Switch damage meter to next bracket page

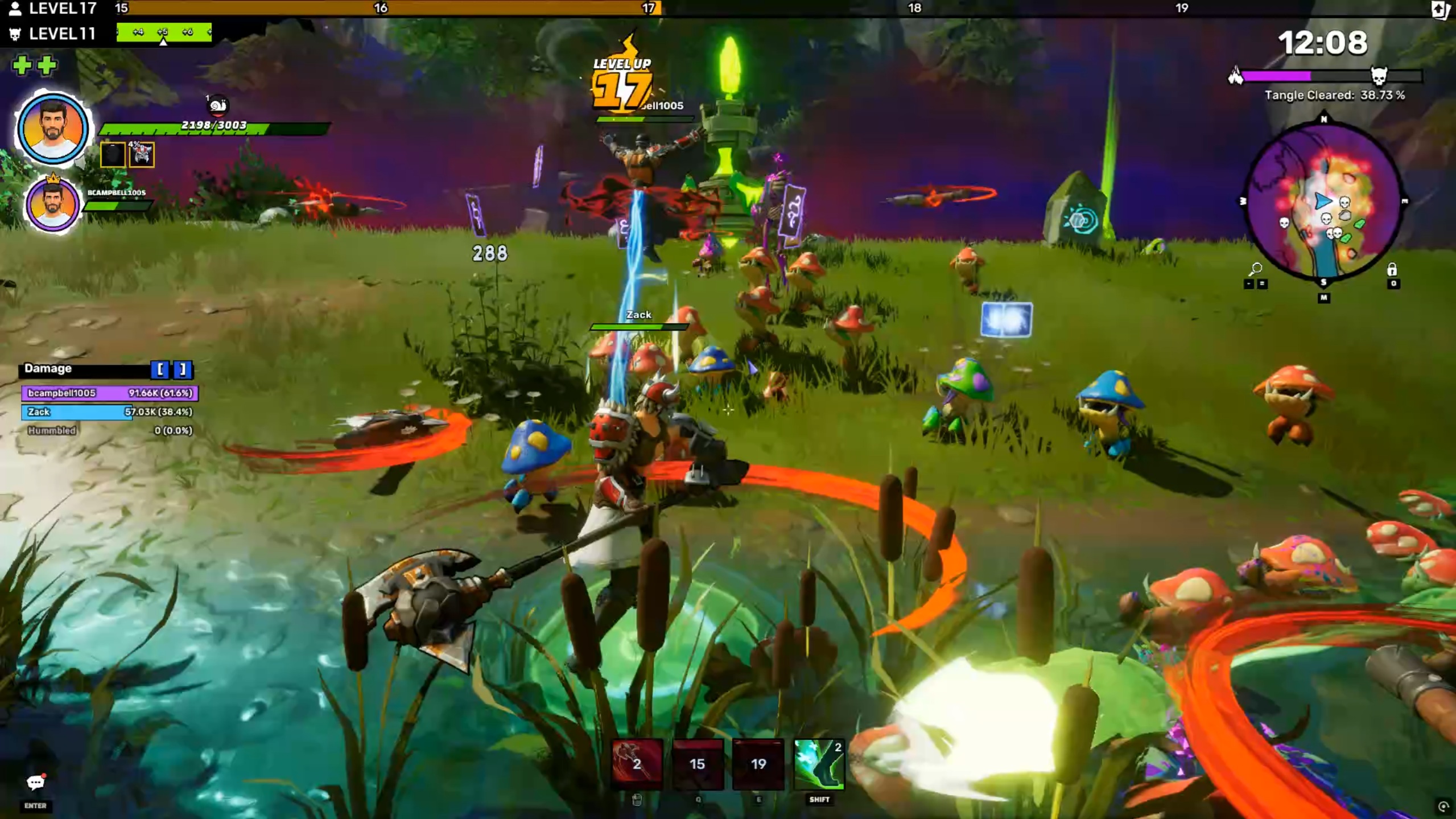(x=183, y=369)
